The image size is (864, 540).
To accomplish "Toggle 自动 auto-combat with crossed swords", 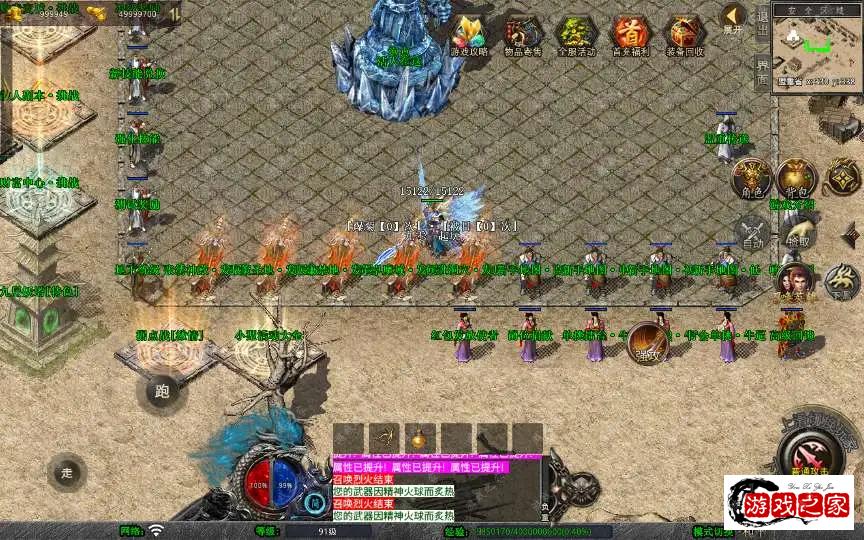I will 752,235.
